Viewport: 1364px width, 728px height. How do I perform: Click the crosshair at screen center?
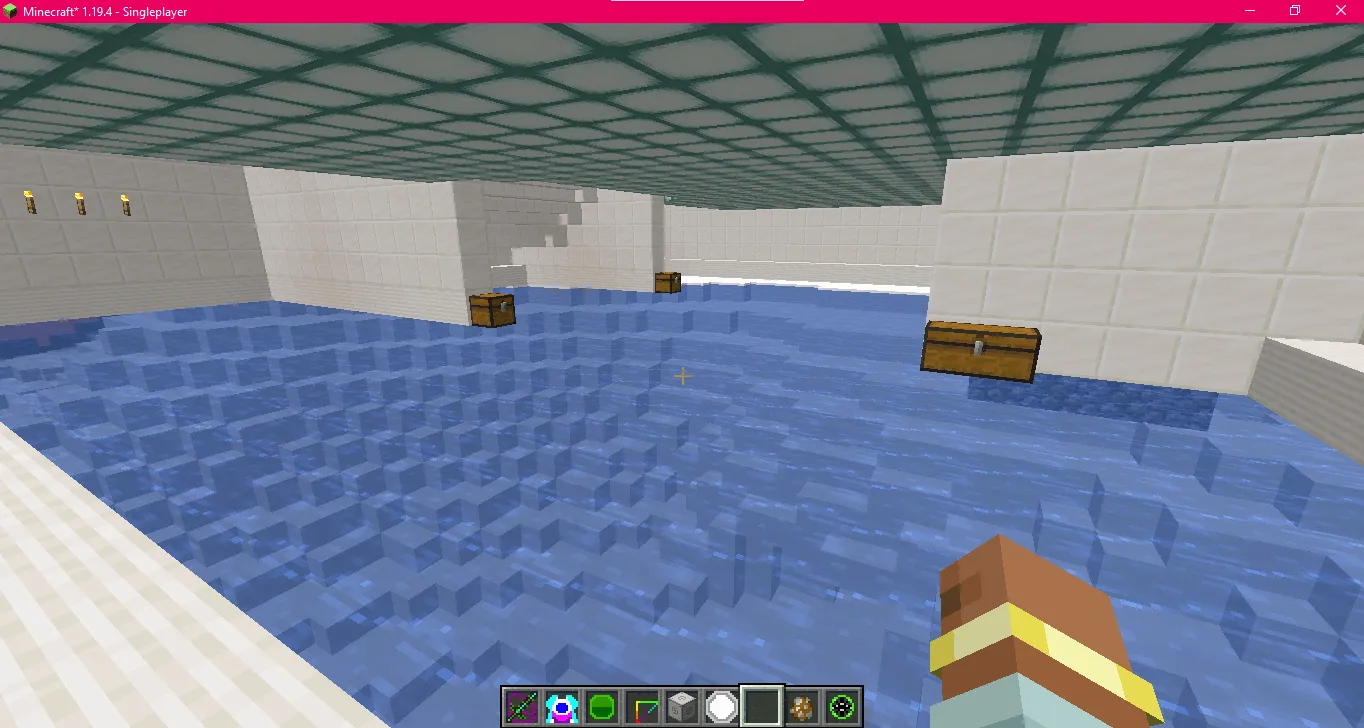683,376
